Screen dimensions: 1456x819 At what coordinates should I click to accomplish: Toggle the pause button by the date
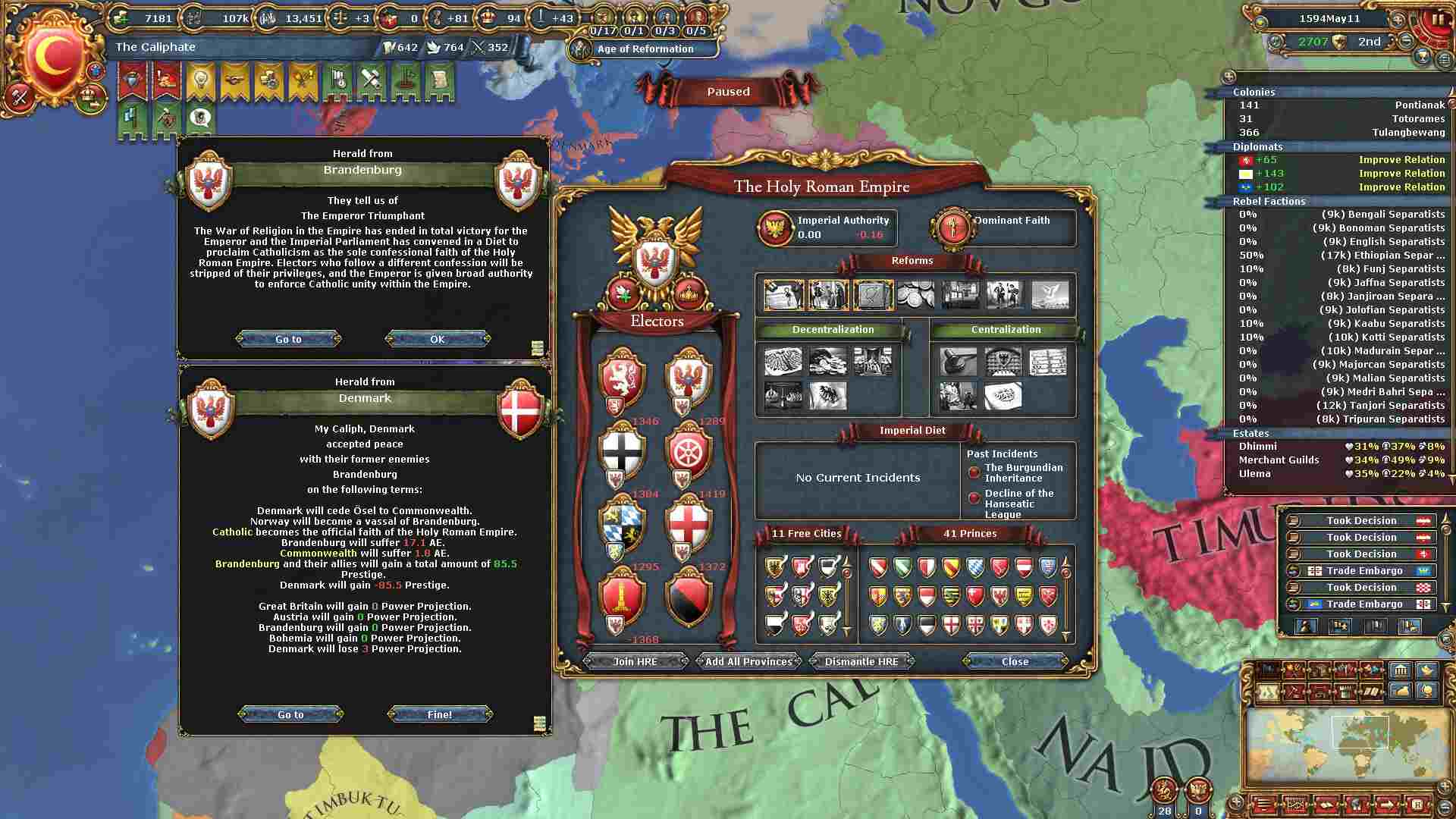tap(1436, 20)
